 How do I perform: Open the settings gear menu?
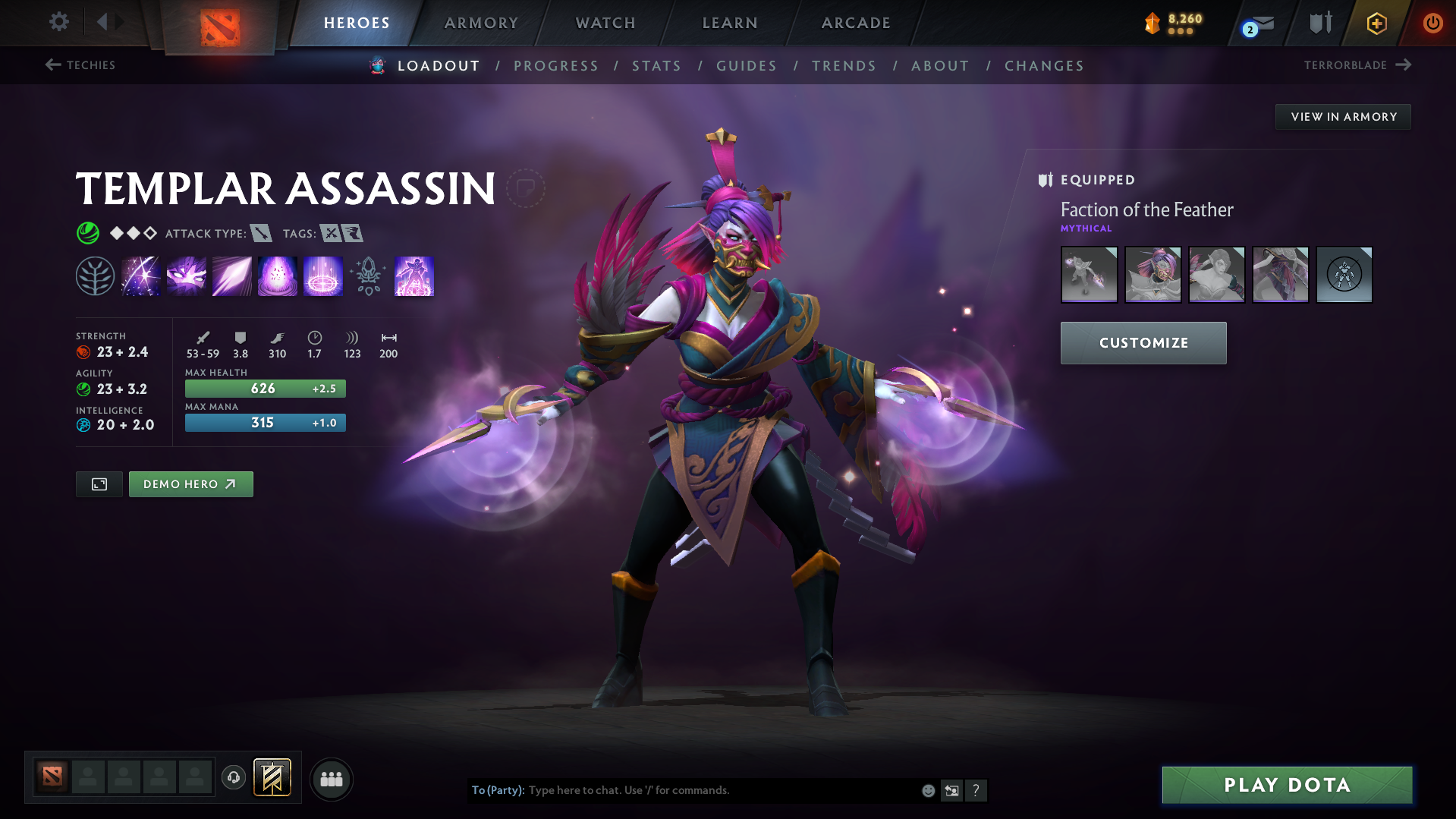tap(58, 22)
